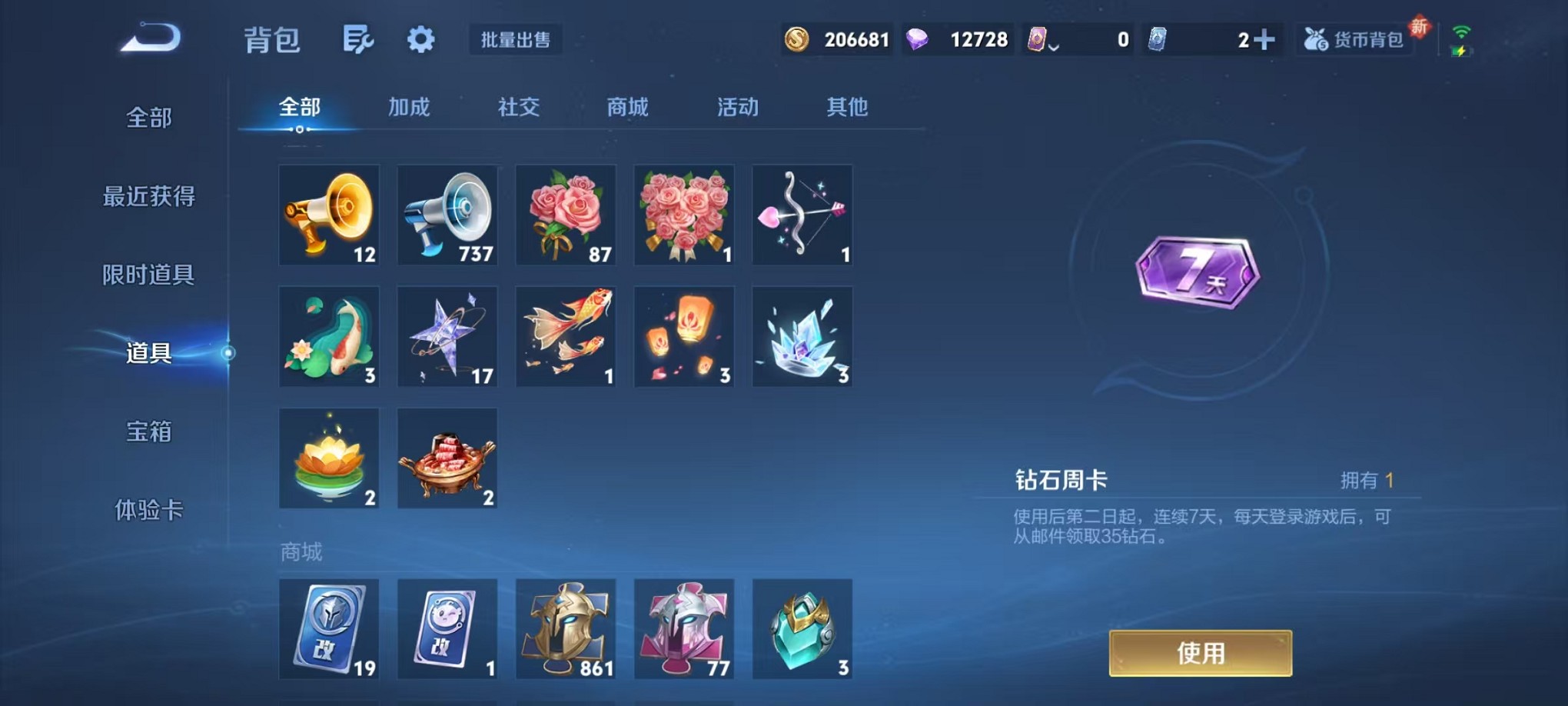
Task: Open the settings gear icon
Action: (420, 38)
